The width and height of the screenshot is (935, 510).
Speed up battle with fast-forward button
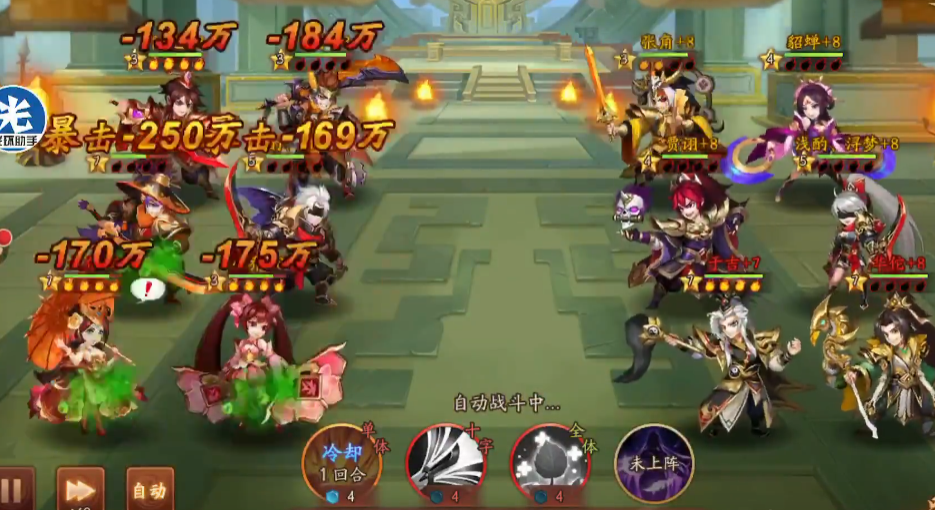point(80,490)
